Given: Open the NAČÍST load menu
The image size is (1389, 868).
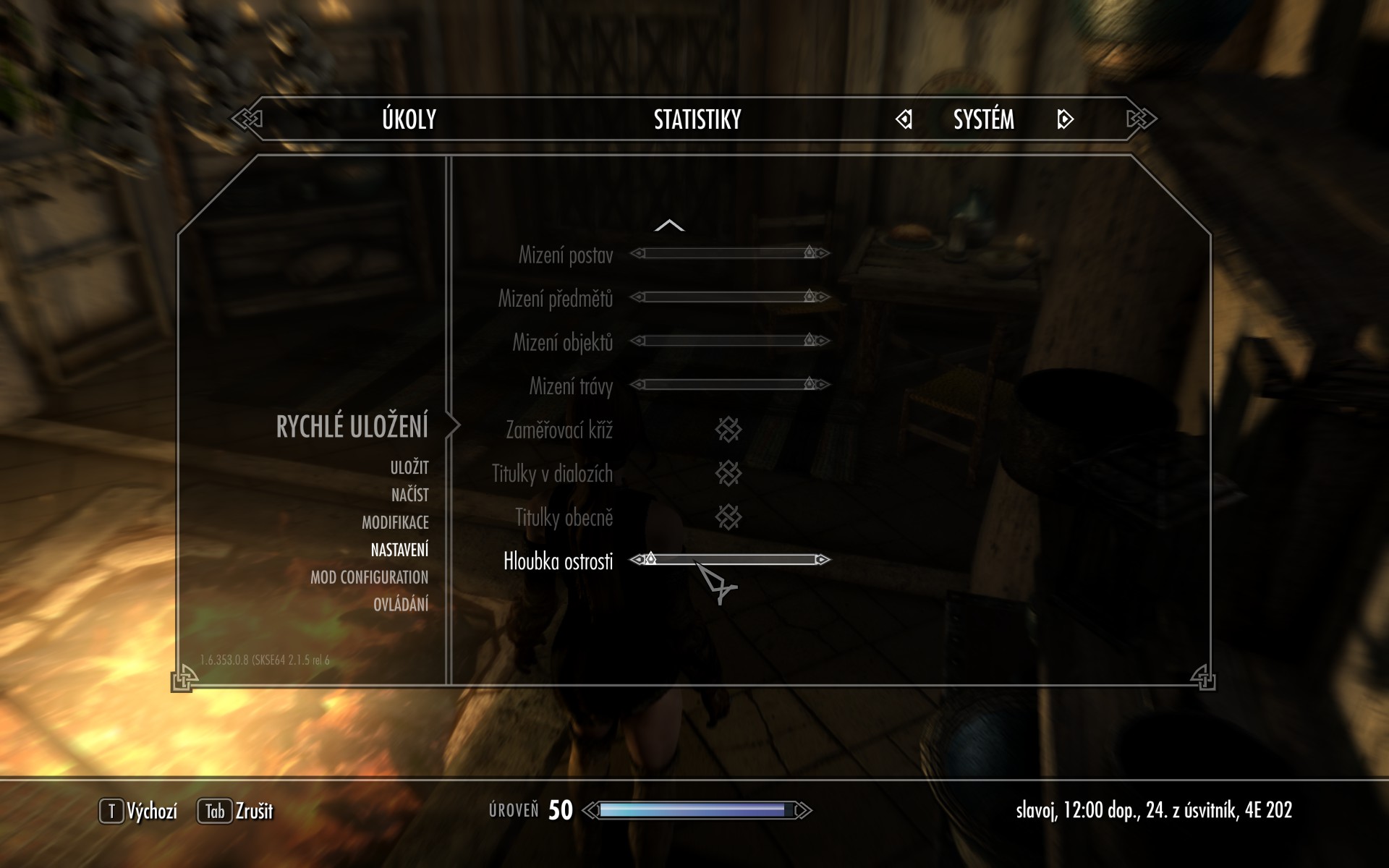Looking at the screenshot, I should coord(409,495).
